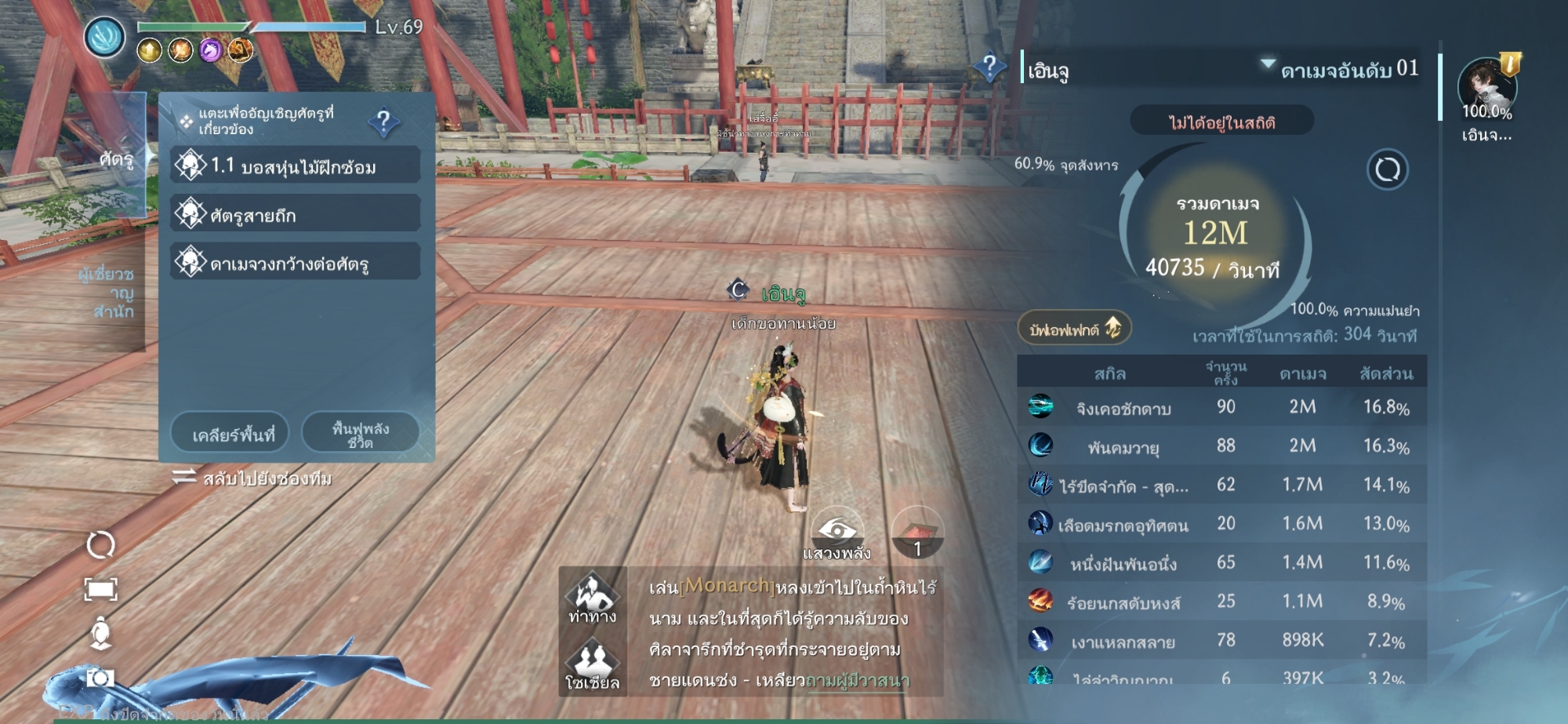Open the ท่าทาง emote button
Image resolution: width=1568 pixels, height=724 pixels.
click(593, 599)
